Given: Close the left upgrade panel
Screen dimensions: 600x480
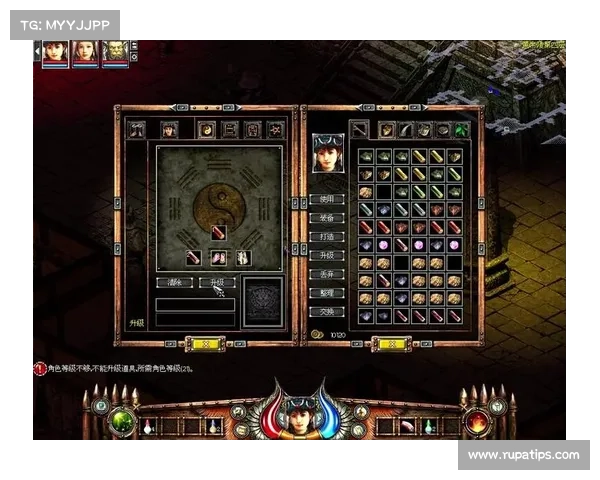Looking at the screenshot, I should click(209, 343).
